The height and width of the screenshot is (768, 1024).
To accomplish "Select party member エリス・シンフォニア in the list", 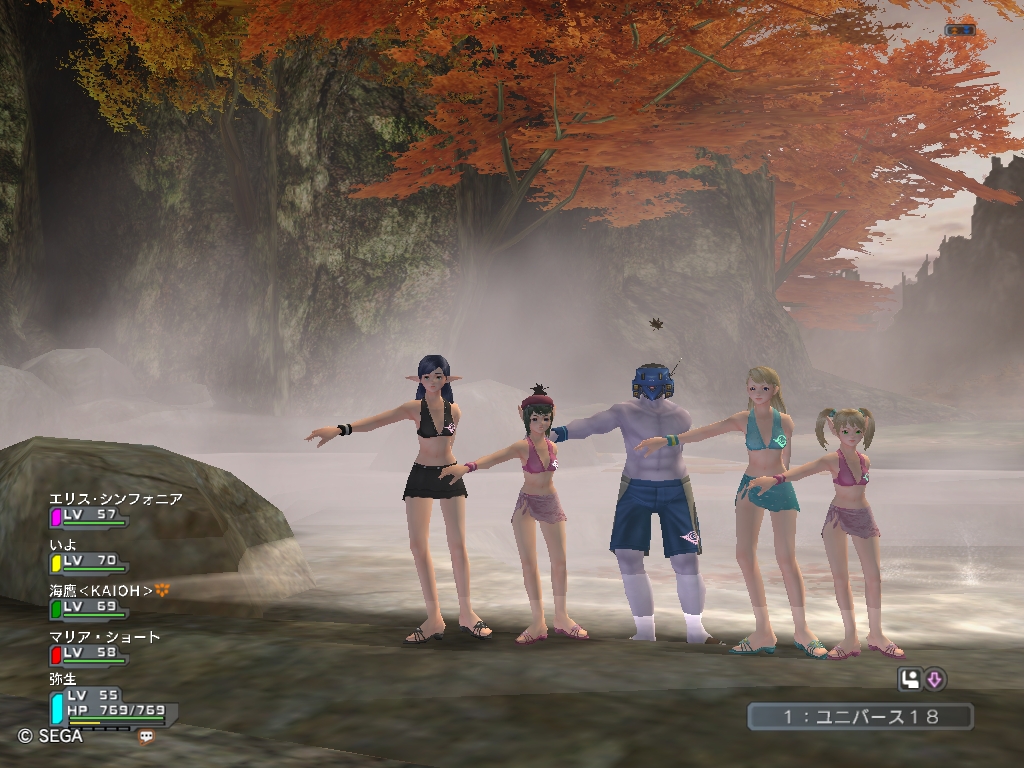I will click(115, 499).
